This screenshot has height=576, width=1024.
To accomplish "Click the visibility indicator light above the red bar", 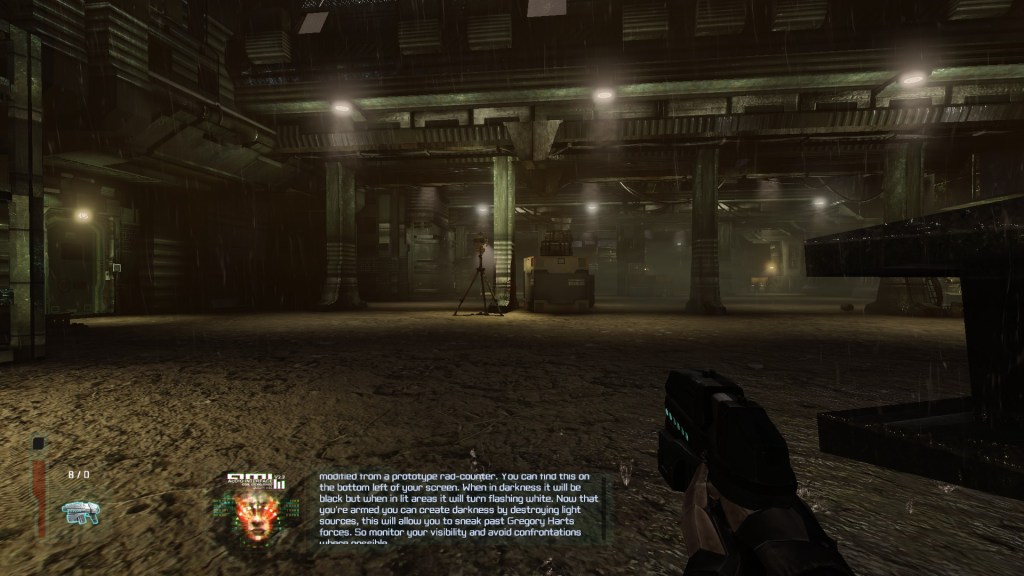I will click(x=38, y=444).
